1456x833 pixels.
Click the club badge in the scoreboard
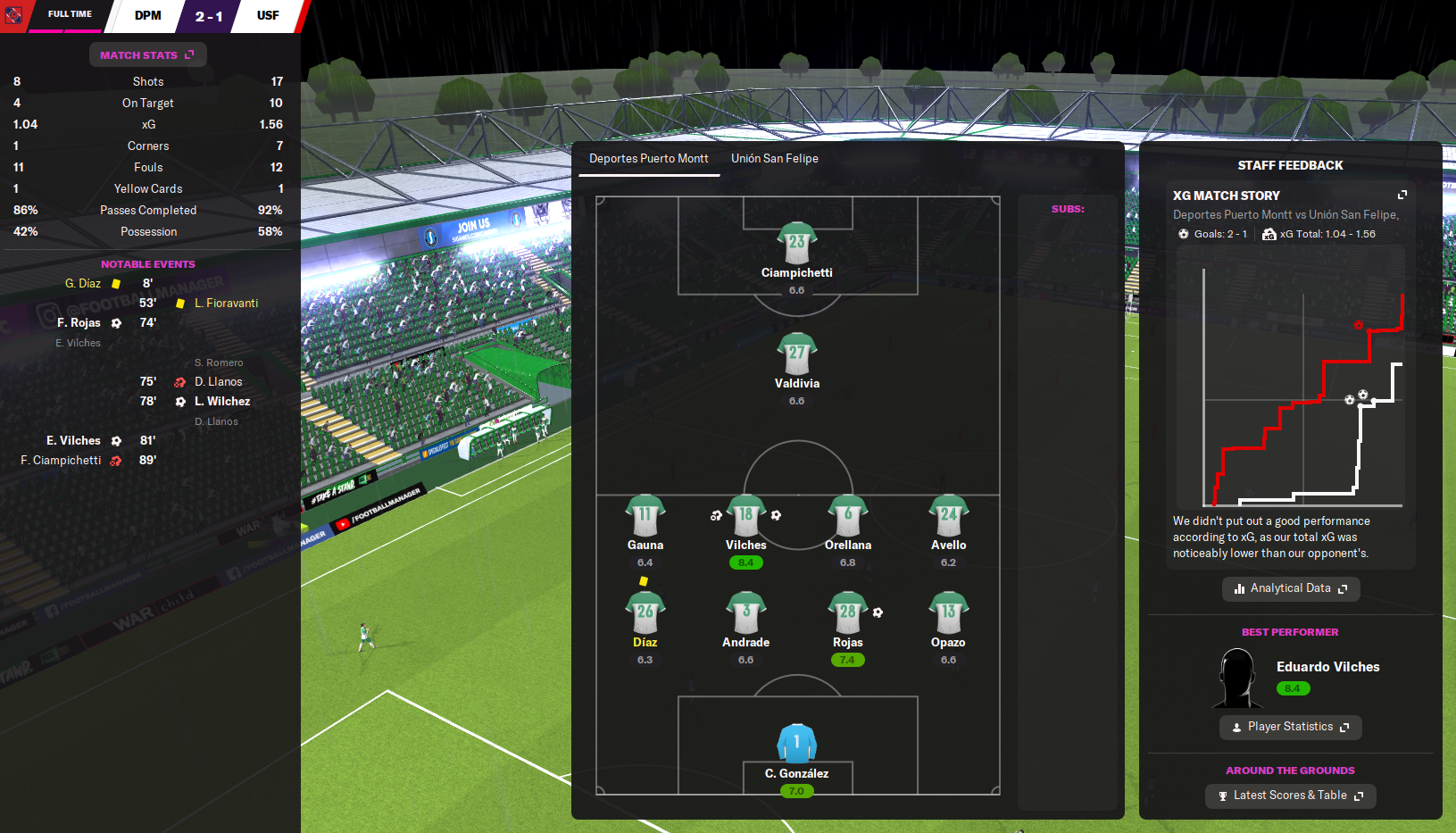pyautogui.click(x=13, y=15)
